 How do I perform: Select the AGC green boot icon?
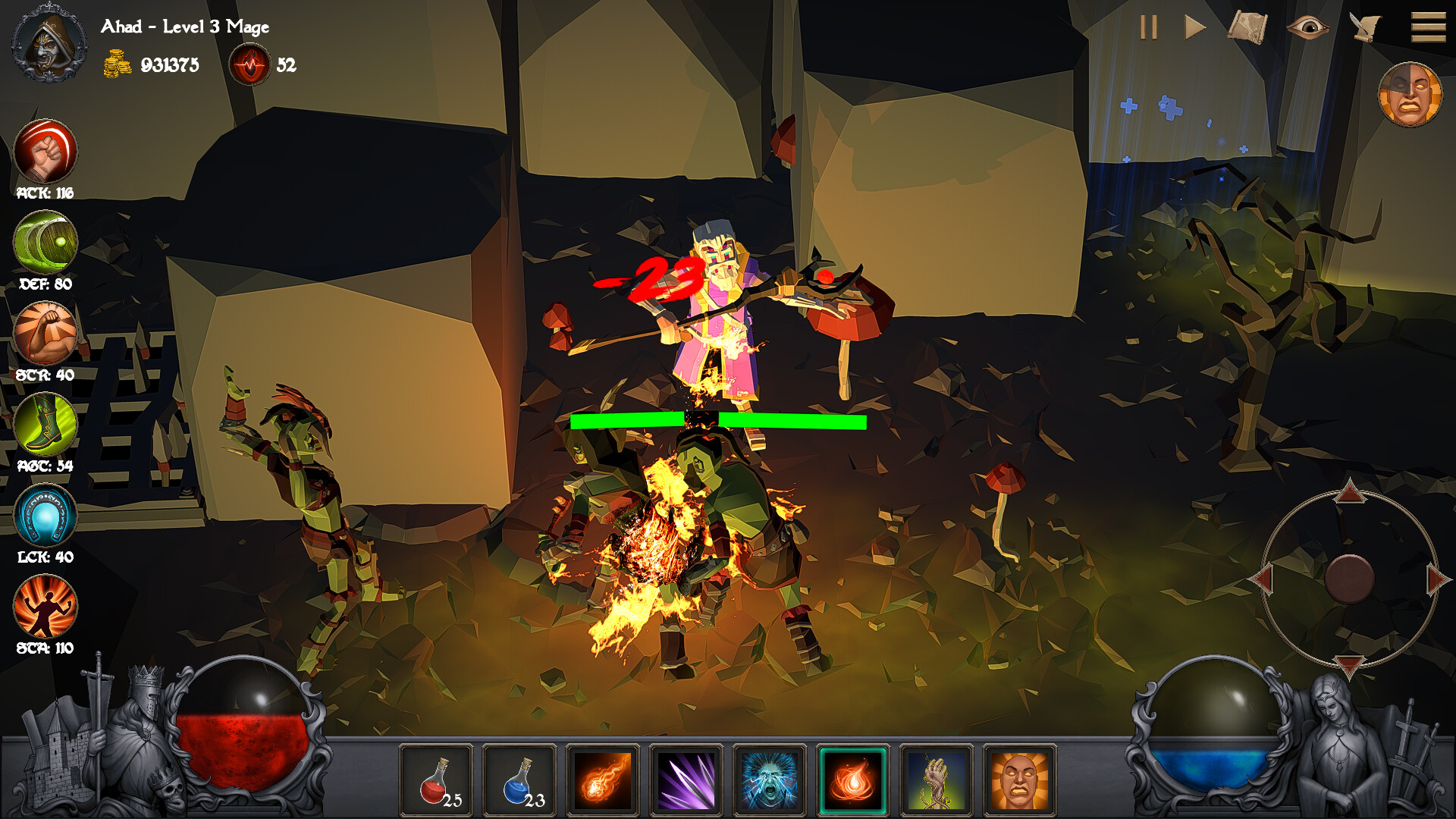pyautogui.click(x=45, y=424)
